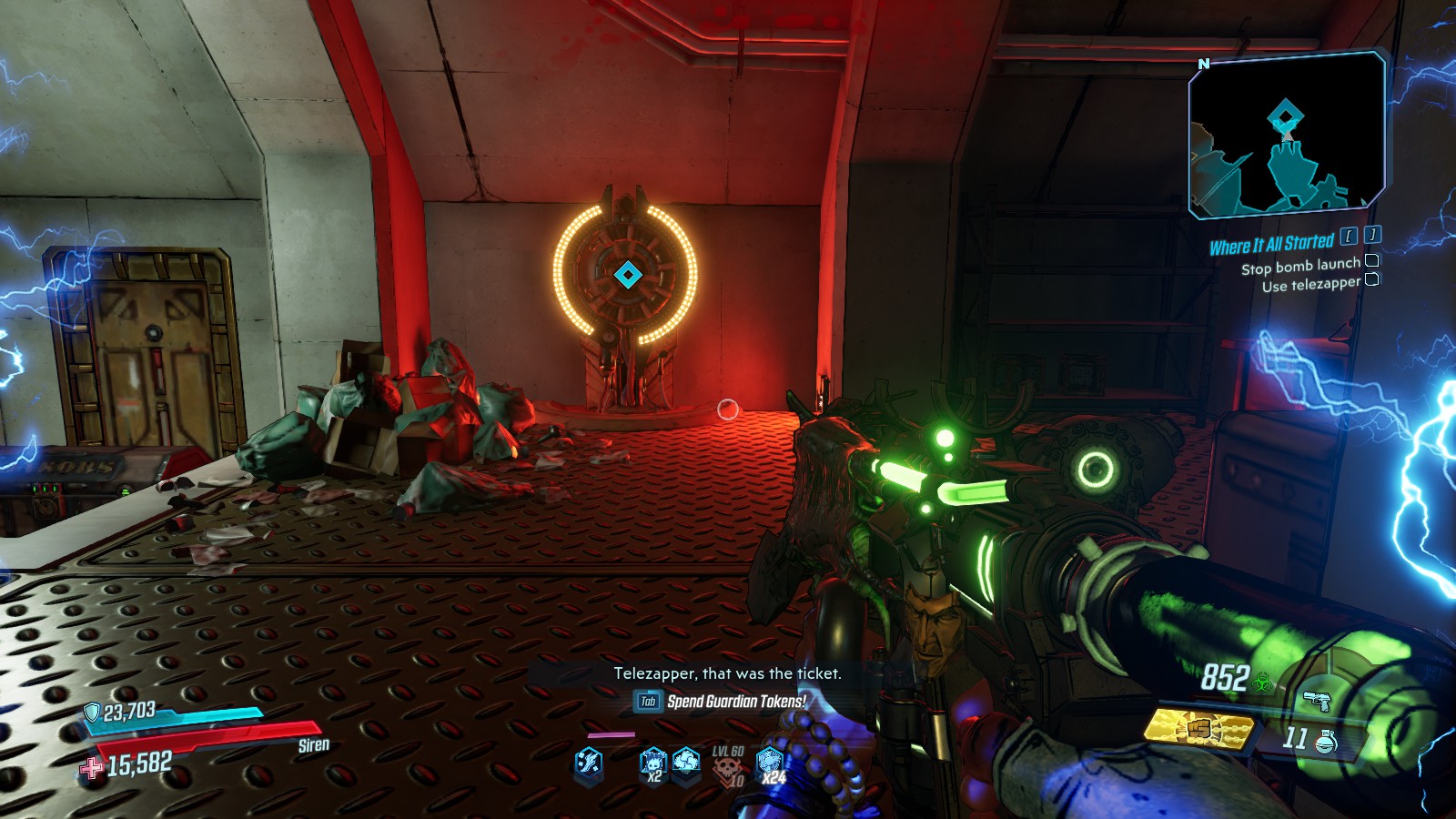Click the Mayhem level 10 skull icon
This screenshot has width=1456, height=819.
728,768
